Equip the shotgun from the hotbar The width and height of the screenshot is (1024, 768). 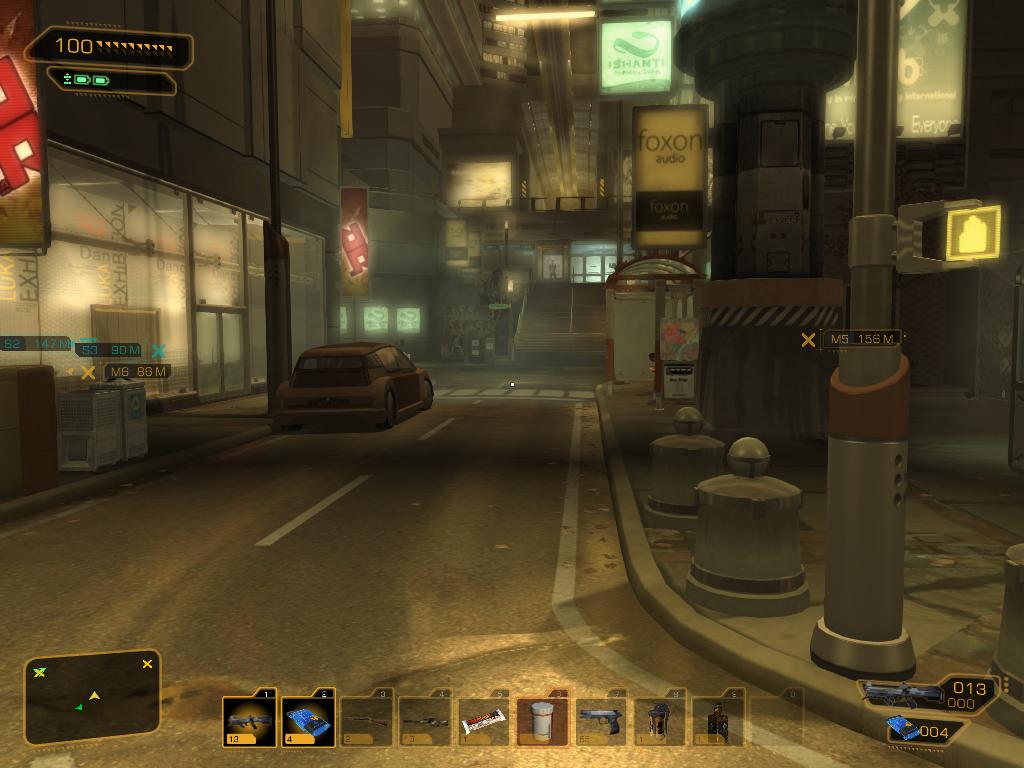coord(367,721)
